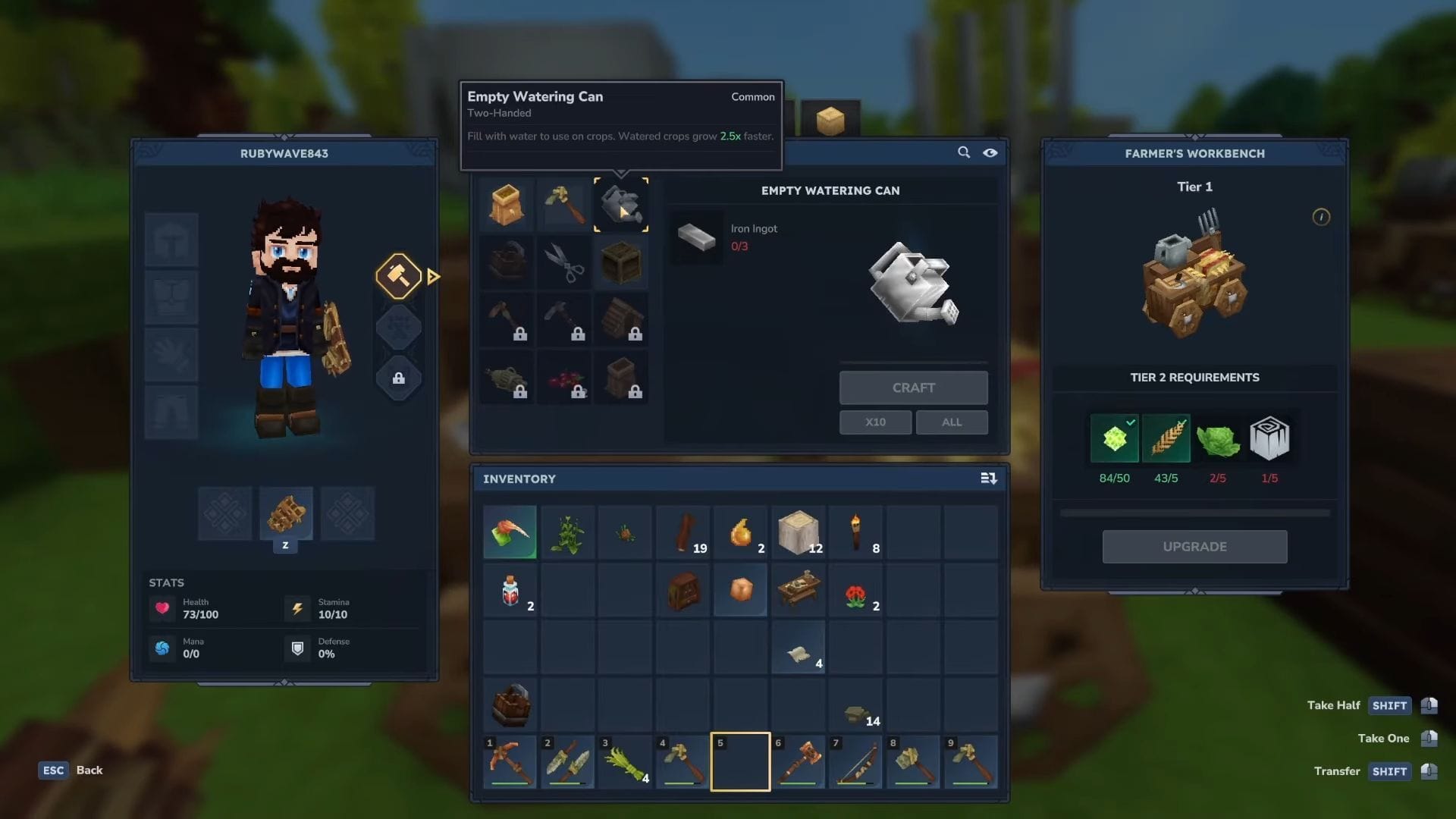Select the shears recipe slot

tap(564, 262)
